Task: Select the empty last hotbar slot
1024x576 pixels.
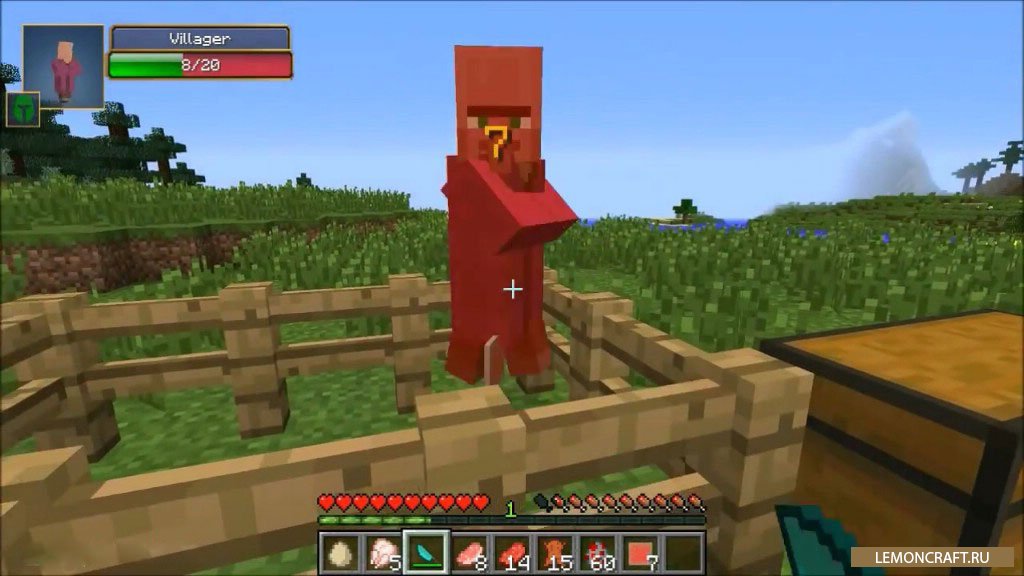Action: [685, 553]
